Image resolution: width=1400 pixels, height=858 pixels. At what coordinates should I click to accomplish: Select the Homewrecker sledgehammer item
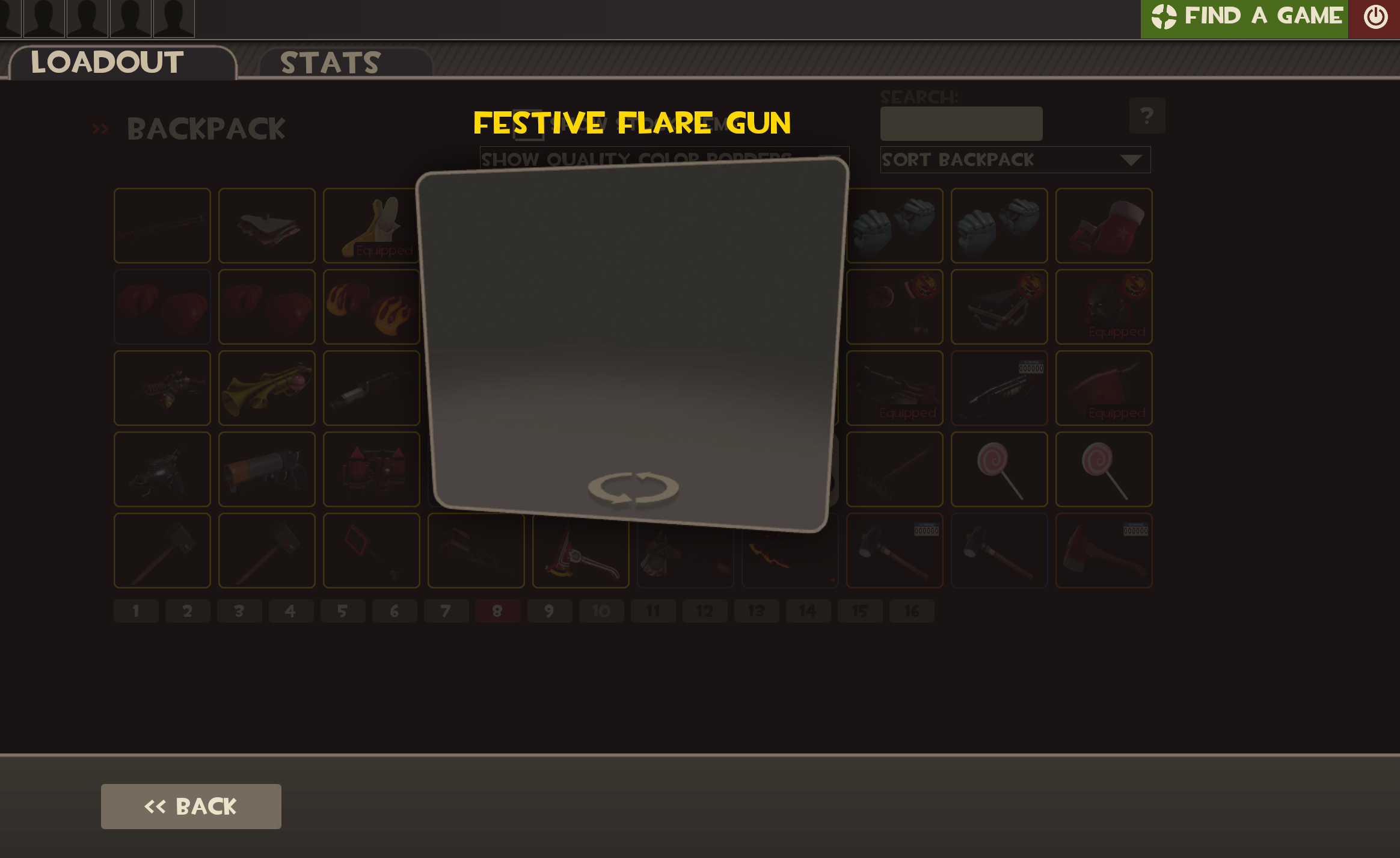[162, 551]
